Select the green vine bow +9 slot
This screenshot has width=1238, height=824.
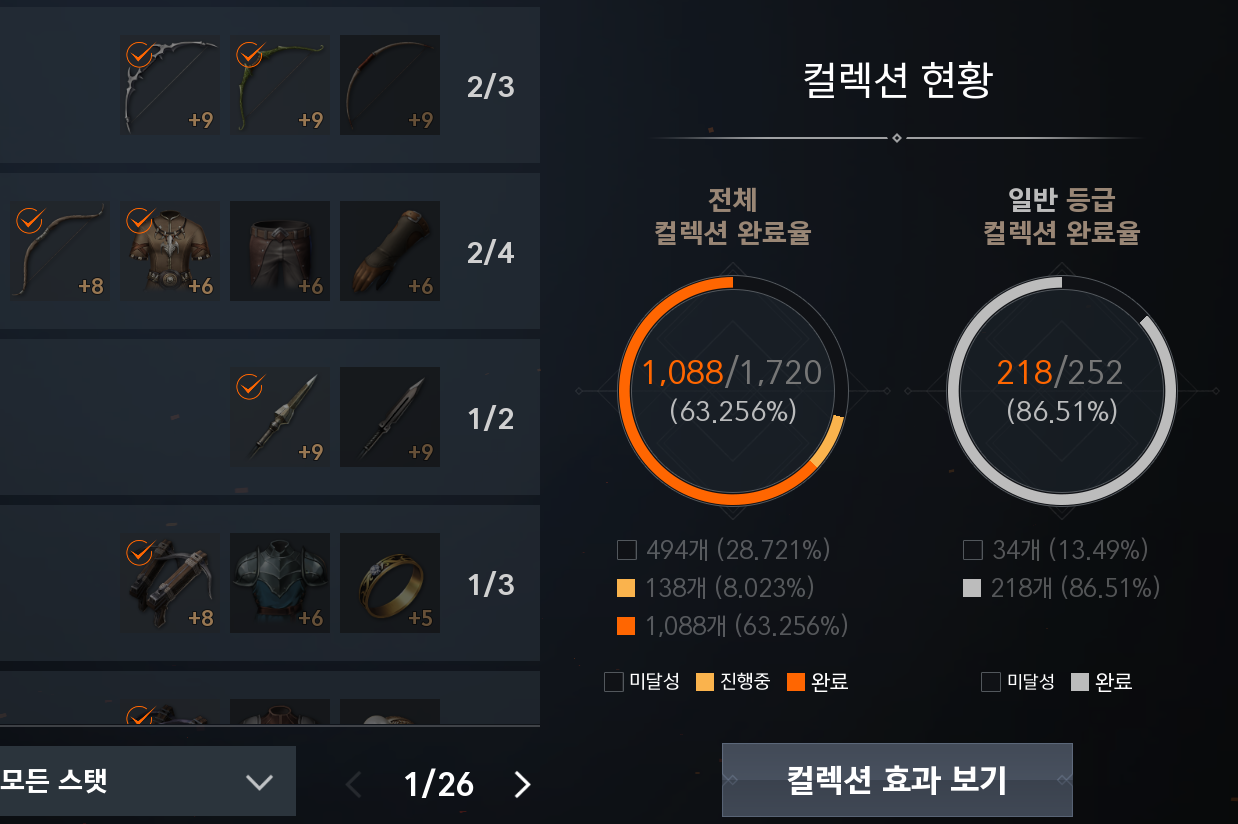tap(280, 86)
